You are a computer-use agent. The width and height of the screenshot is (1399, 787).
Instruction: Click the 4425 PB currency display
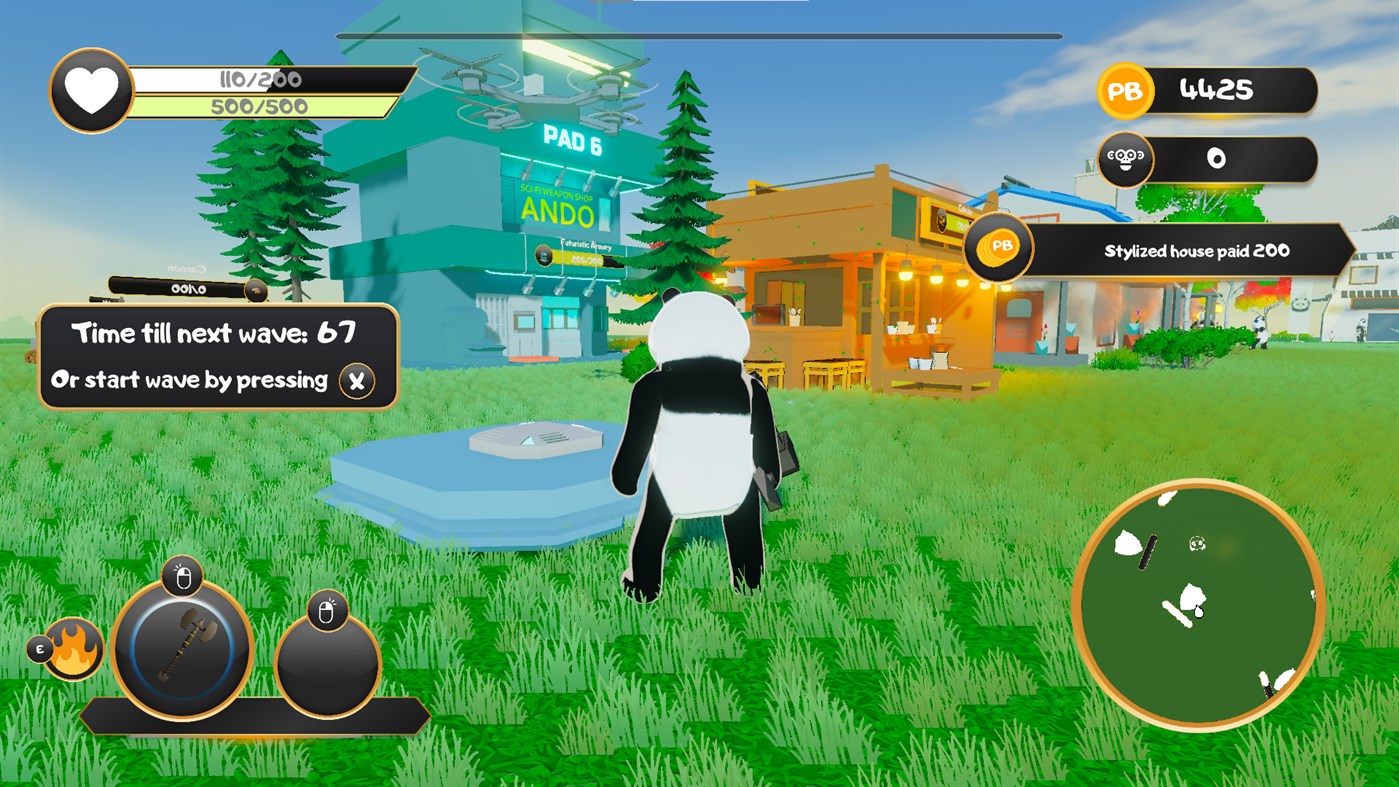(1230, 89)
